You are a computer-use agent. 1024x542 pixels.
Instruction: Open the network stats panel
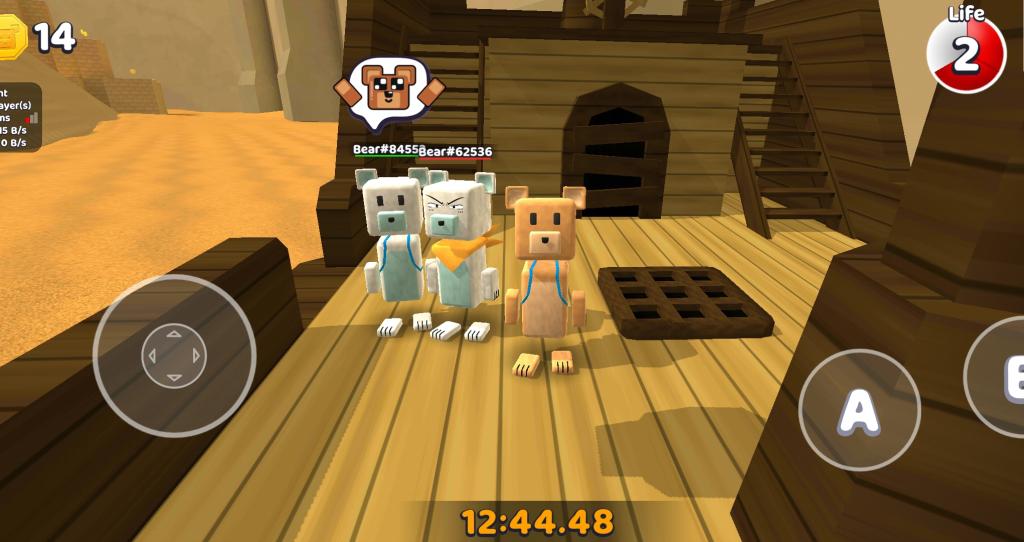pos(20,117)
